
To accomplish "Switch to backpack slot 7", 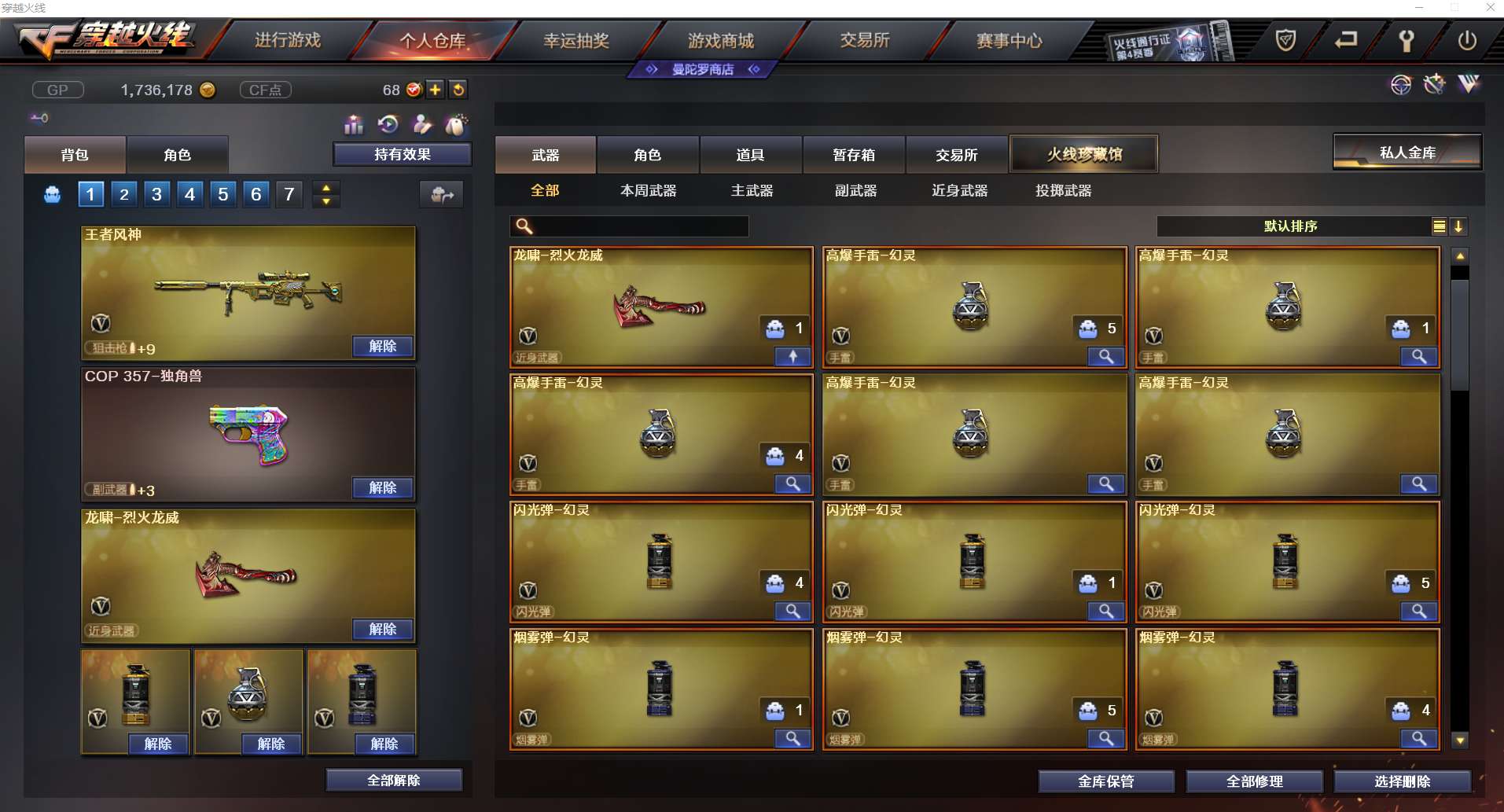I will (x=289, y=194).
